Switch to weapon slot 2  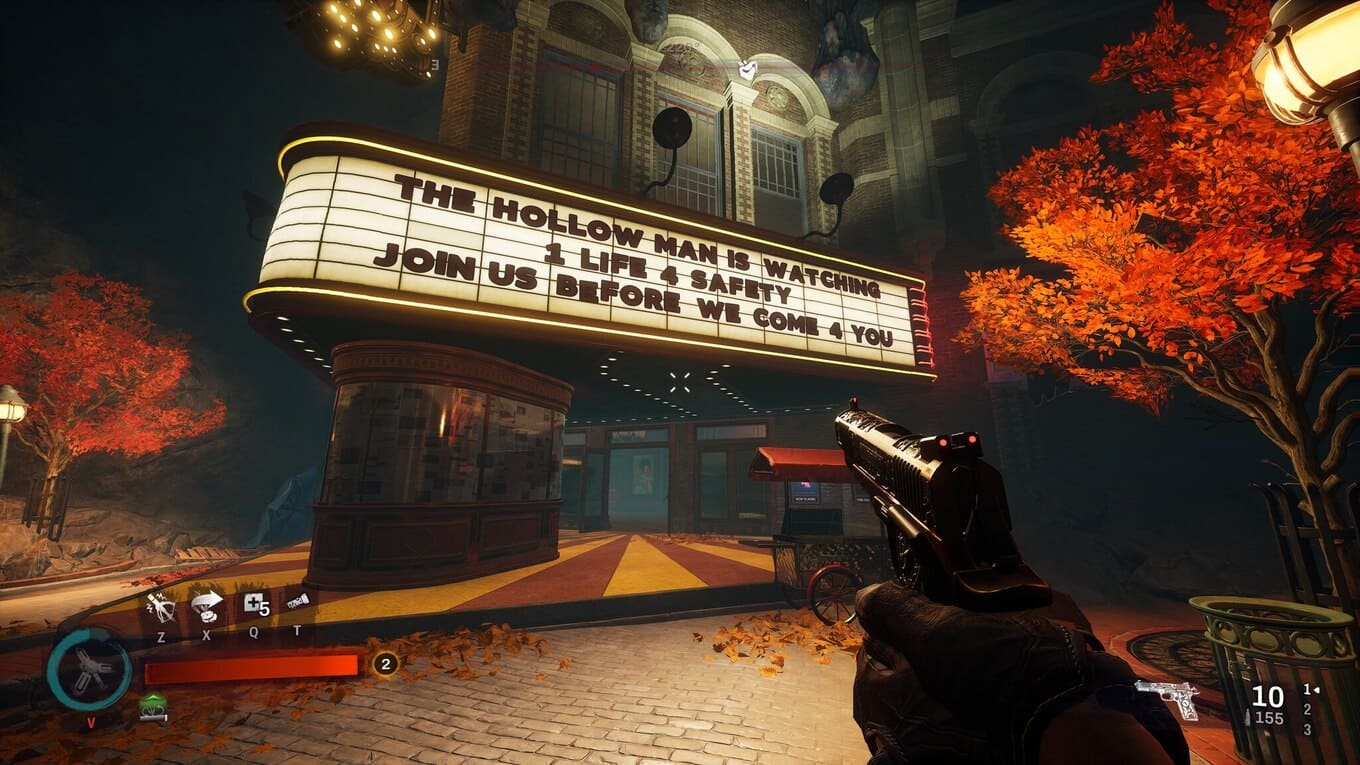[1305, 709]
